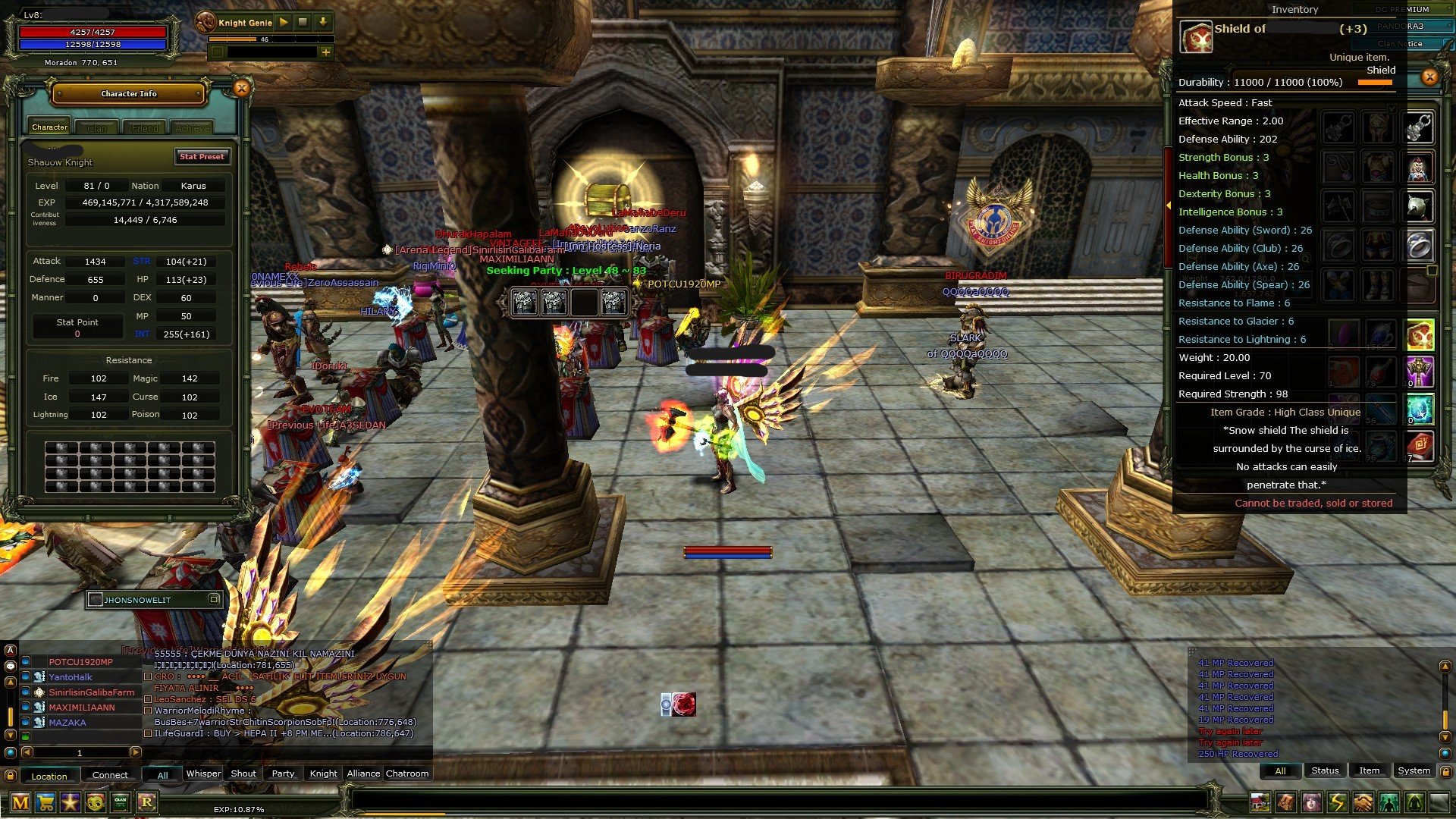Toggle the Knight Genie potion checkbox

click(218, 54)
